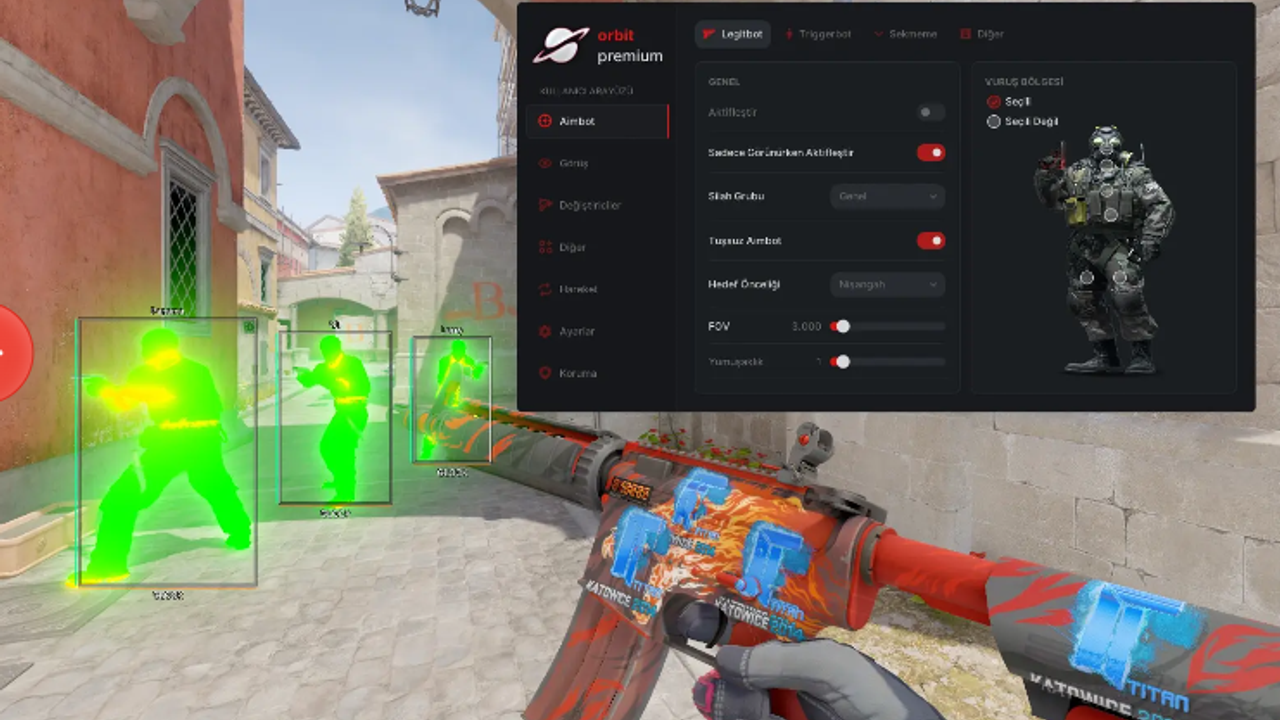
Task: Open the sidebar Diğer section
Action: [x=572, y=247]
